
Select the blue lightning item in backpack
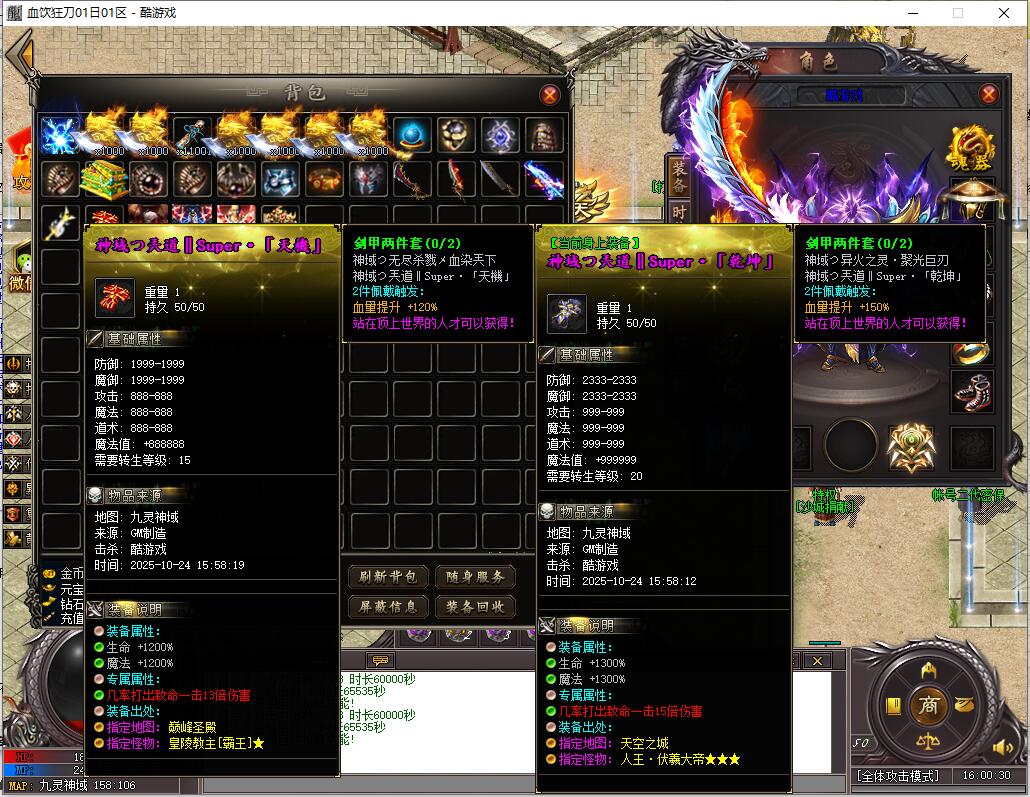tap(60, 135)
